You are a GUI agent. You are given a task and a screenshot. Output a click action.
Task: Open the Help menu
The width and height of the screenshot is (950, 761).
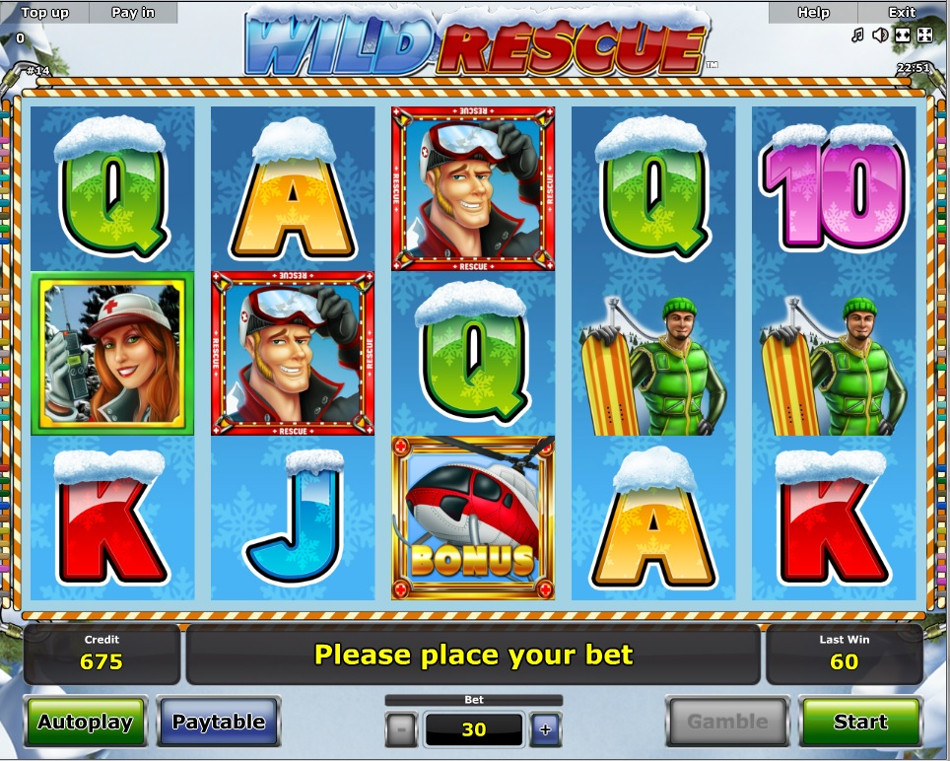coord(813,13)
